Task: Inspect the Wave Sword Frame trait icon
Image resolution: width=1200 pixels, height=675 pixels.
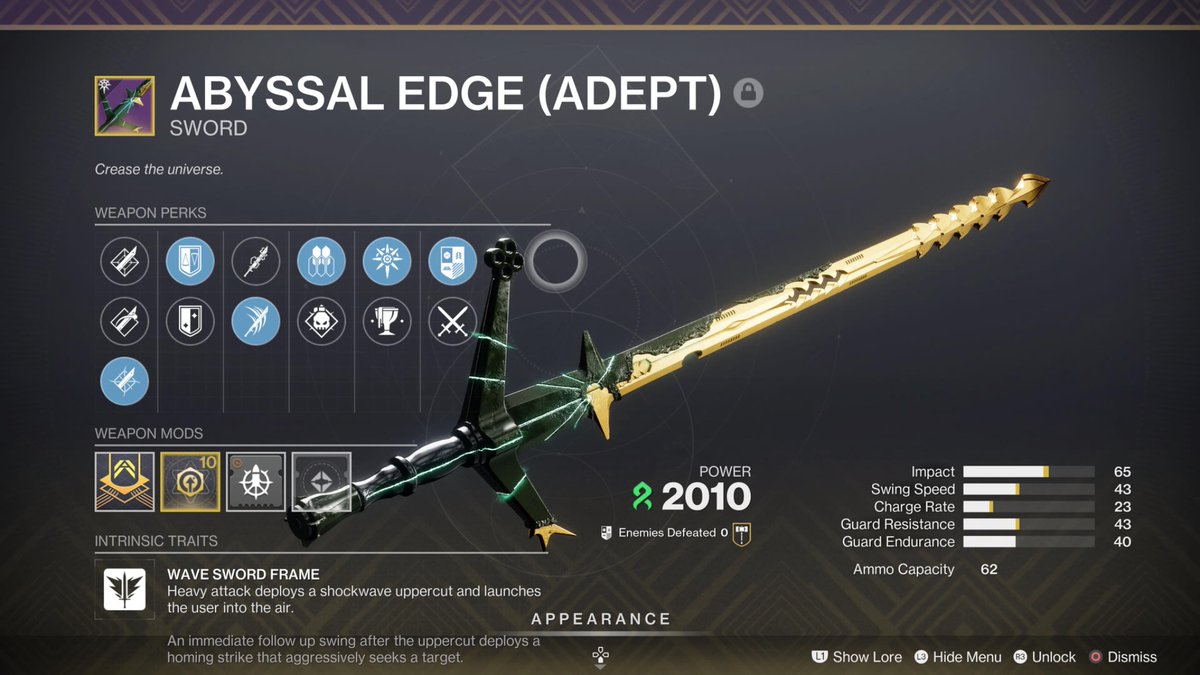Action: click(x=125, y=588)
